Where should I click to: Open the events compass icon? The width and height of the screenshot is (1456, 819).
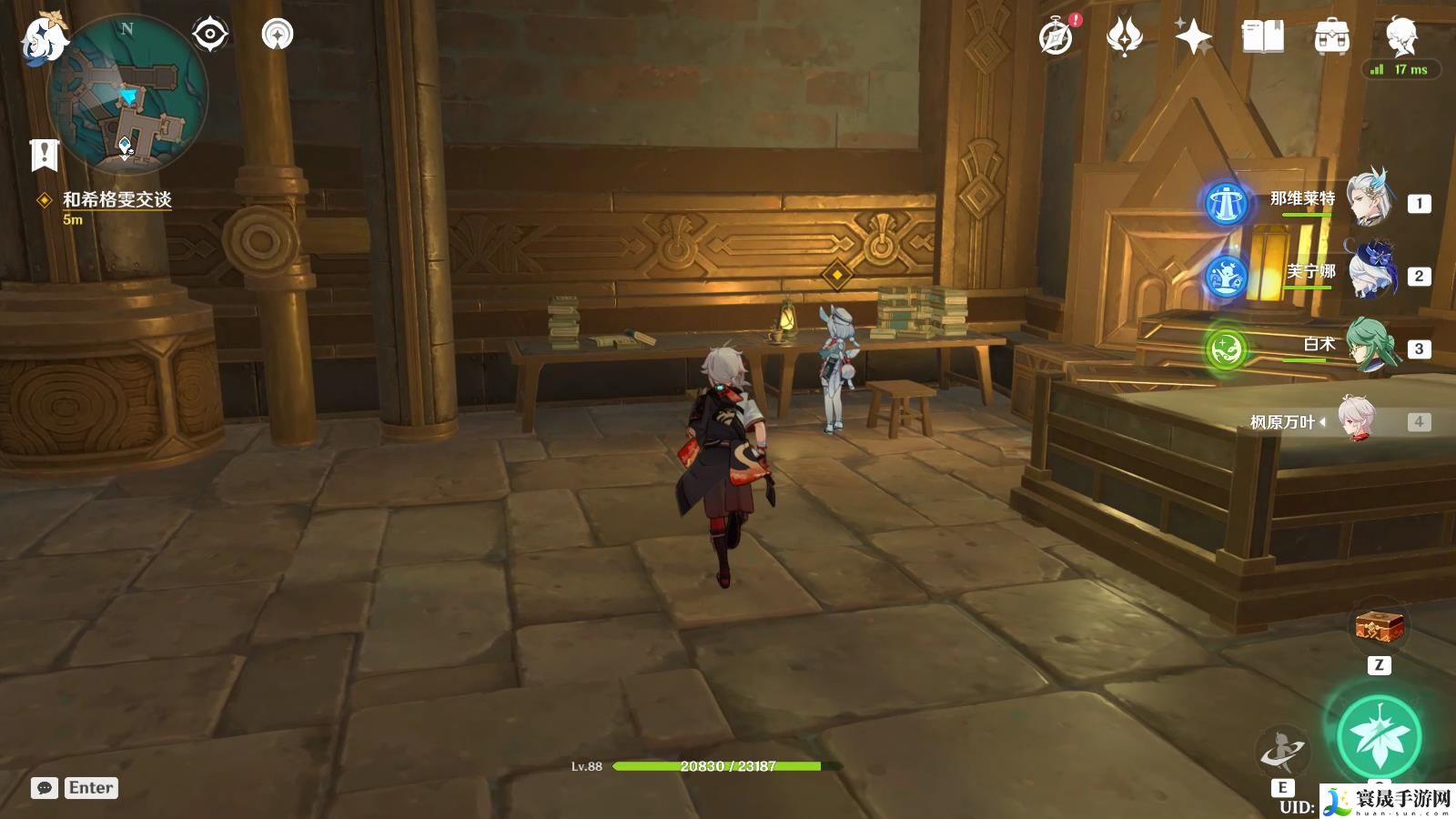(x=1057, y=37)
